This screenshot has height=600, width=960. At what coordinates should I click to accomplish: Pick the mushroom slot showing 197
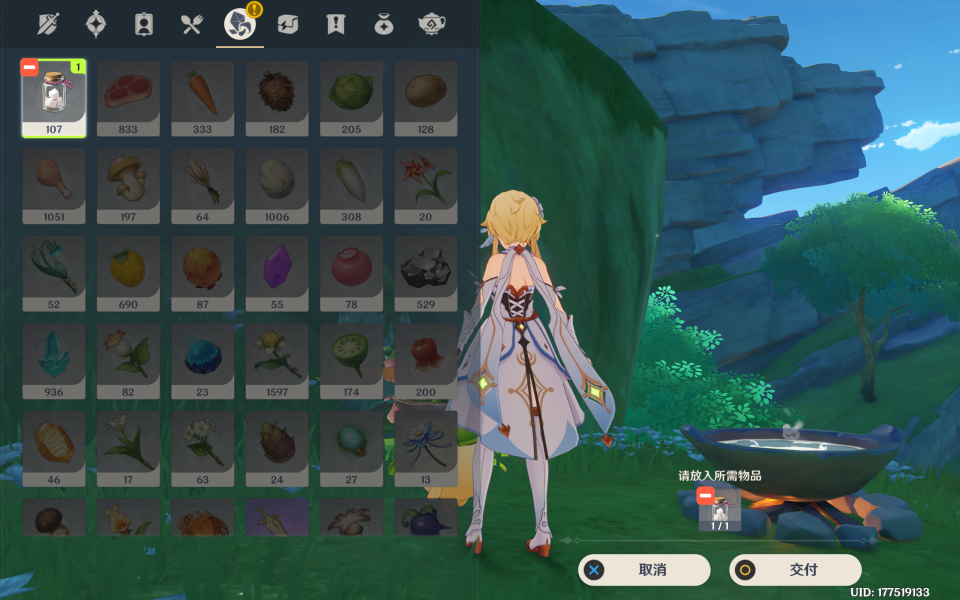coord(128,186)
